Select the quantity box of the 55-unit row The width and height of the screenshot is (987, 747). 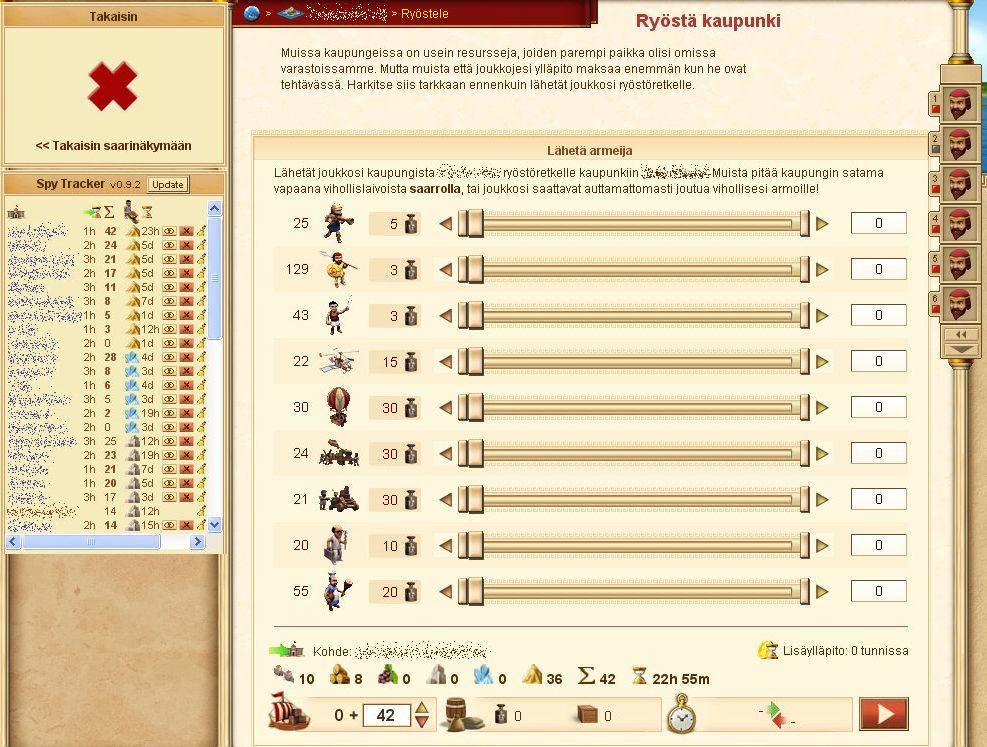click(x=878, y=592)
